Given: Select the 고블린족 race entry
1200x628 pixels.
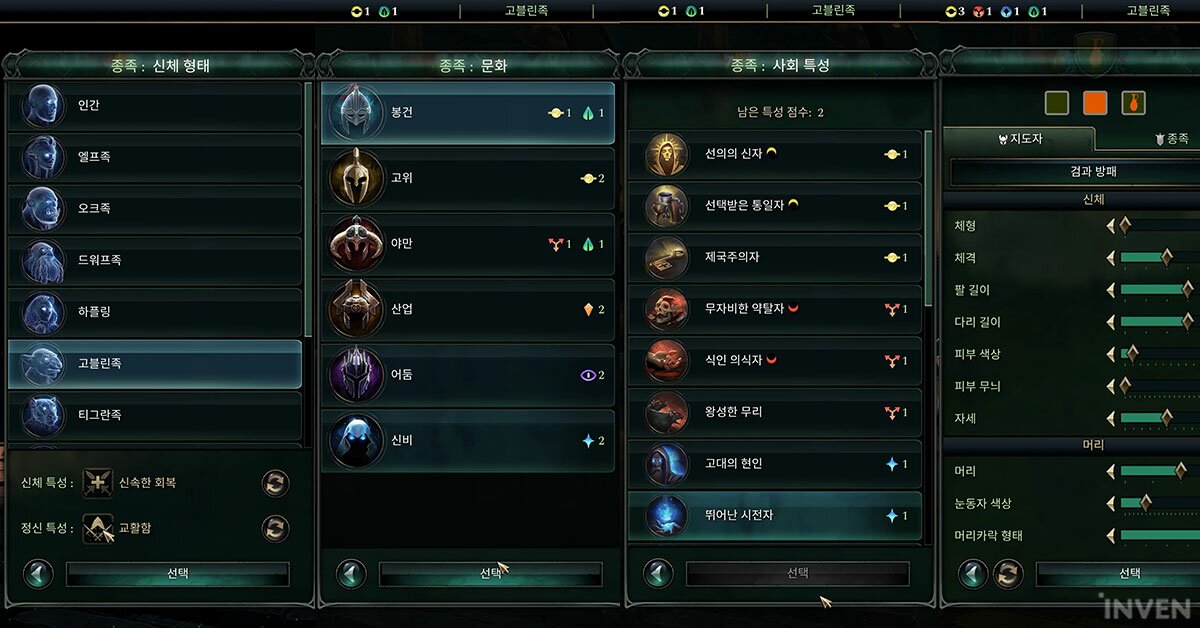Looking at the screenshot, I should point(155,364).
